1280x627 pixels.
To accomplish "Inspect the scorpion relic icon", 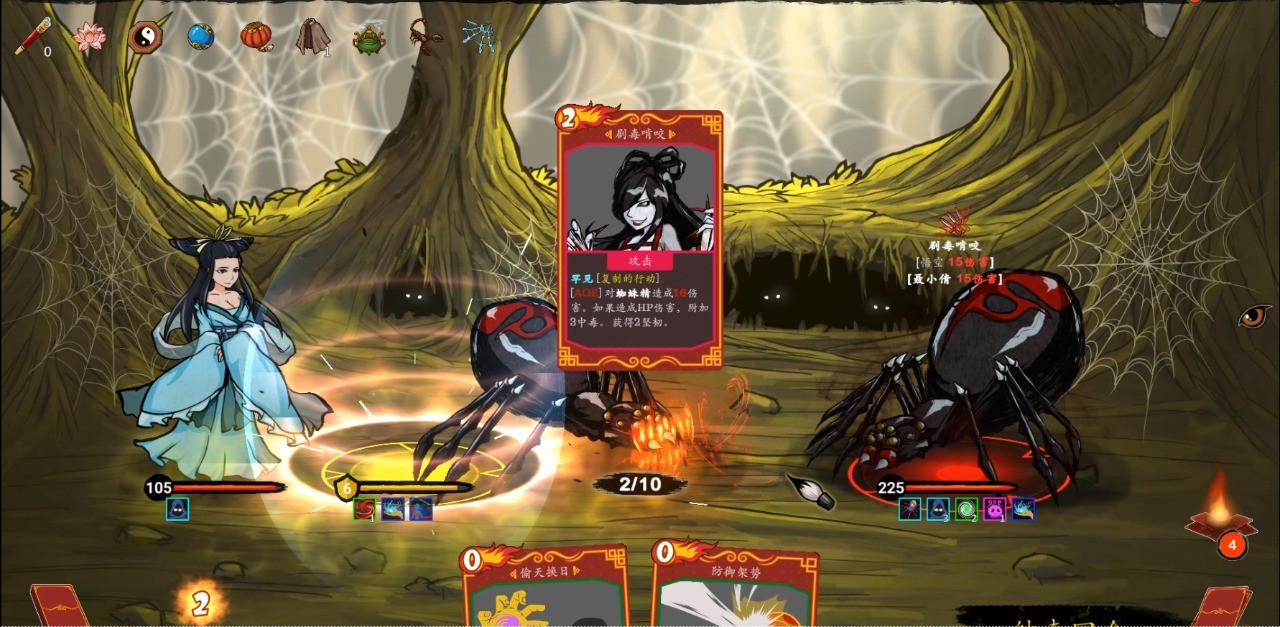I will click(425, 38).
